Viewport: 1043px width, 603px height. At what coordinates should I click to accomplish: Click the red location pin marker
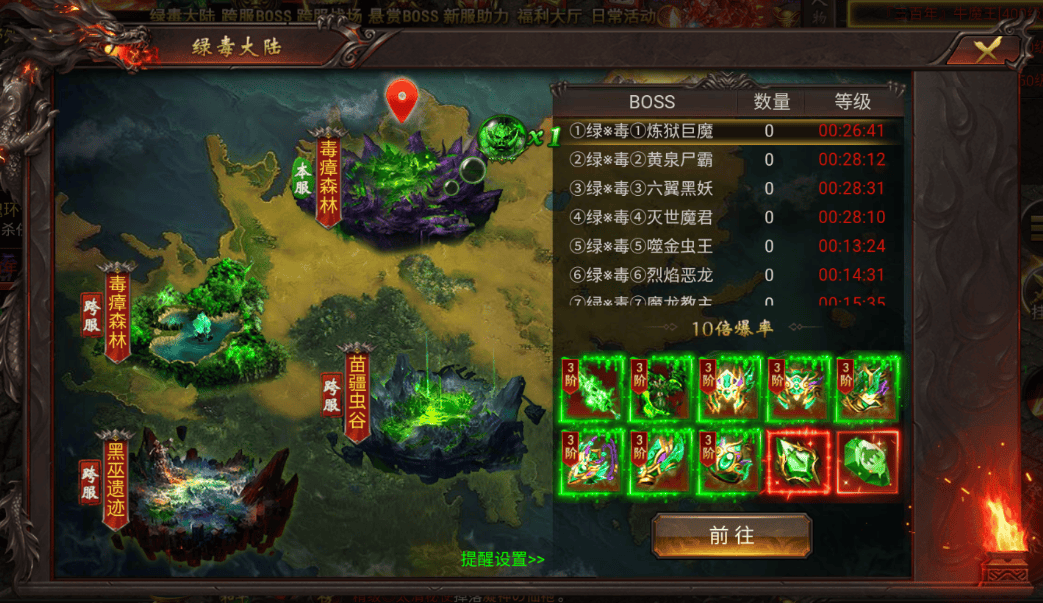pyautogui.click(x=402, y=99)
